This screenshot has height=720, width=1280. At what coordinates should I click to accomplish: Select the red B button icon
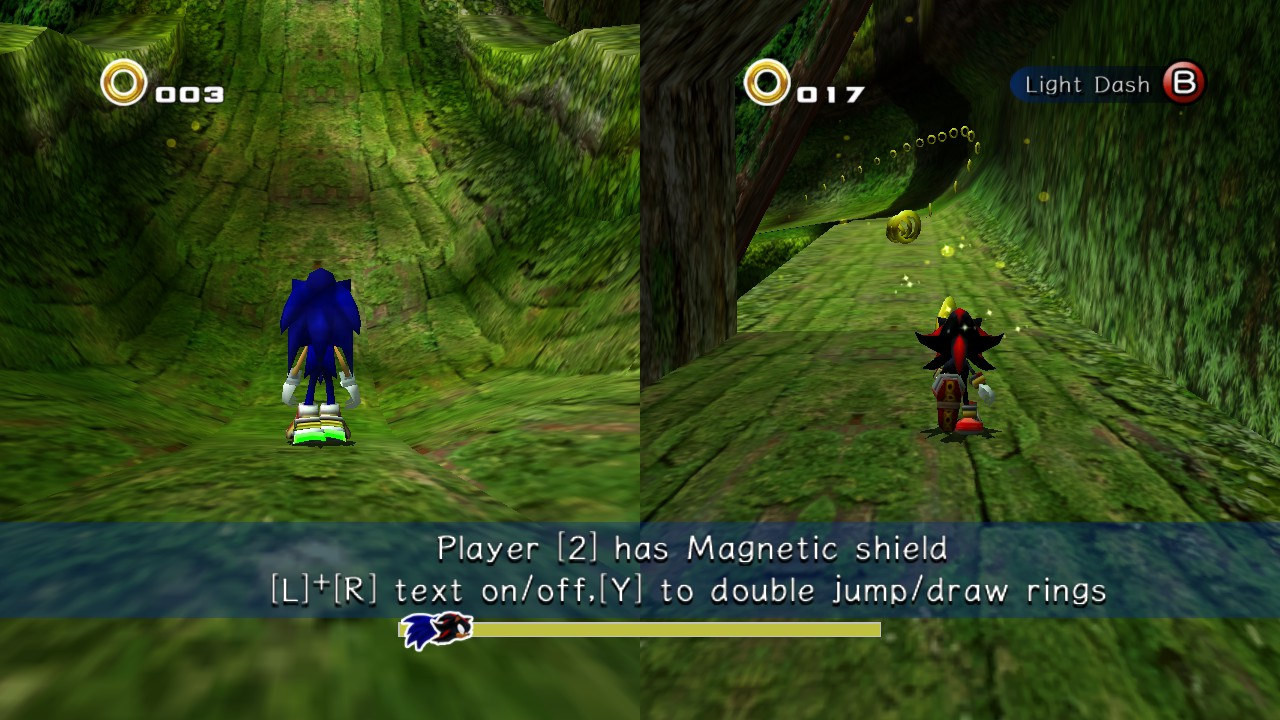(1184, 85)
